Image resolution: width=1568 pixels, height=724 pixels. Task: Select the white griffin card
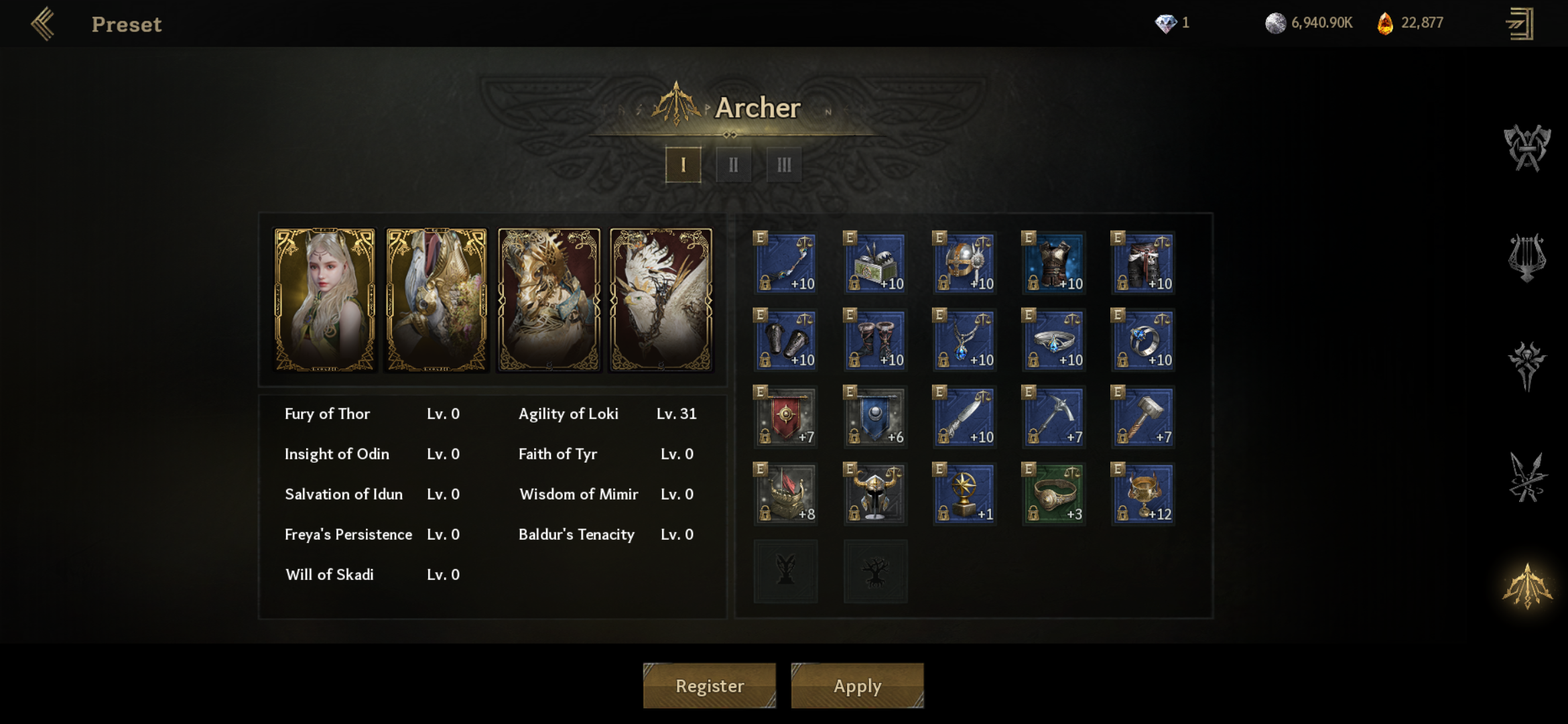click(661, 300)
